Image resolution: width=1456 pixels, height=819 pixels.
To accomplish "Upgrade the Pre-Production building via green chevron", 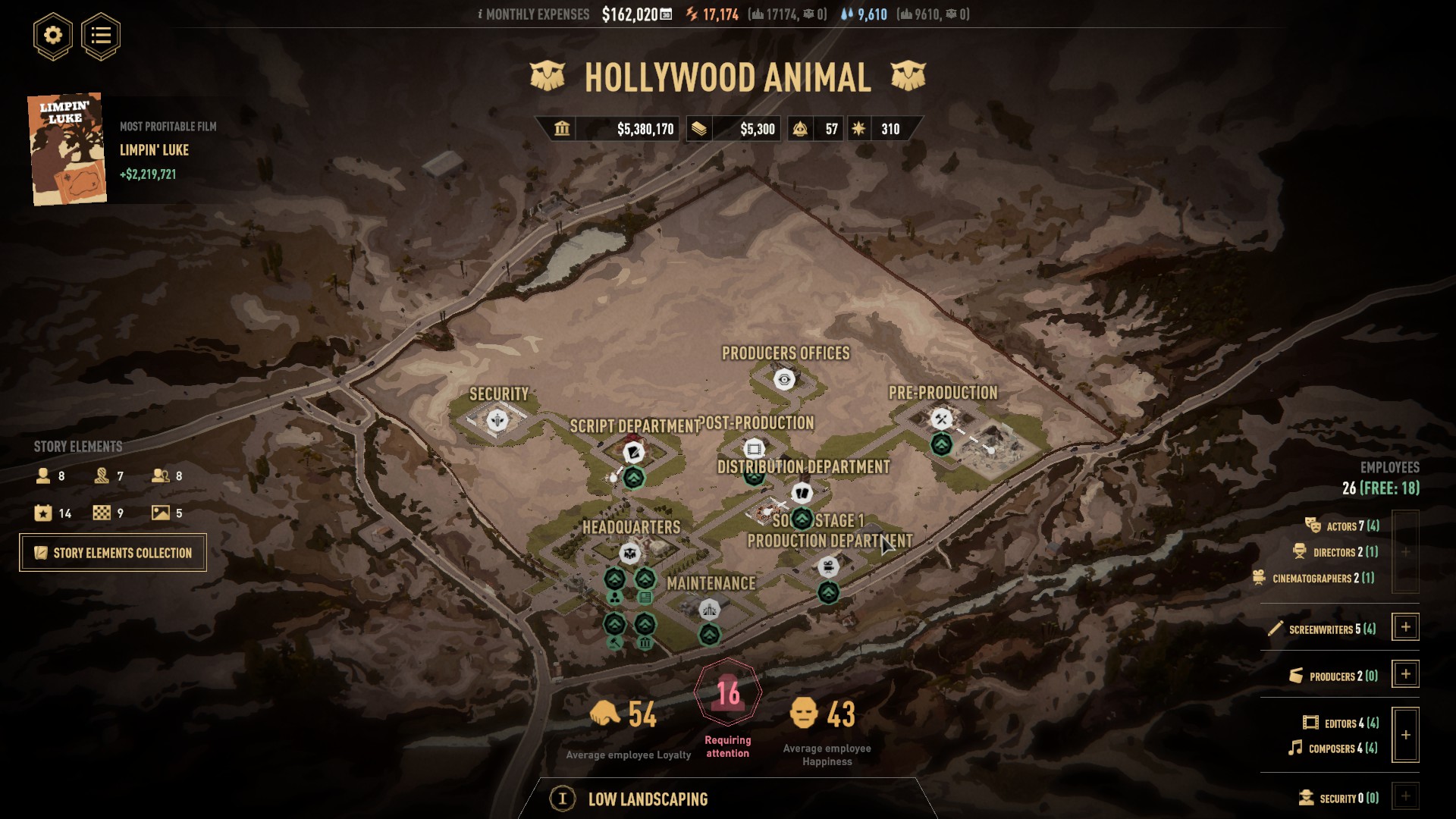I will click(x=941, y=444).
